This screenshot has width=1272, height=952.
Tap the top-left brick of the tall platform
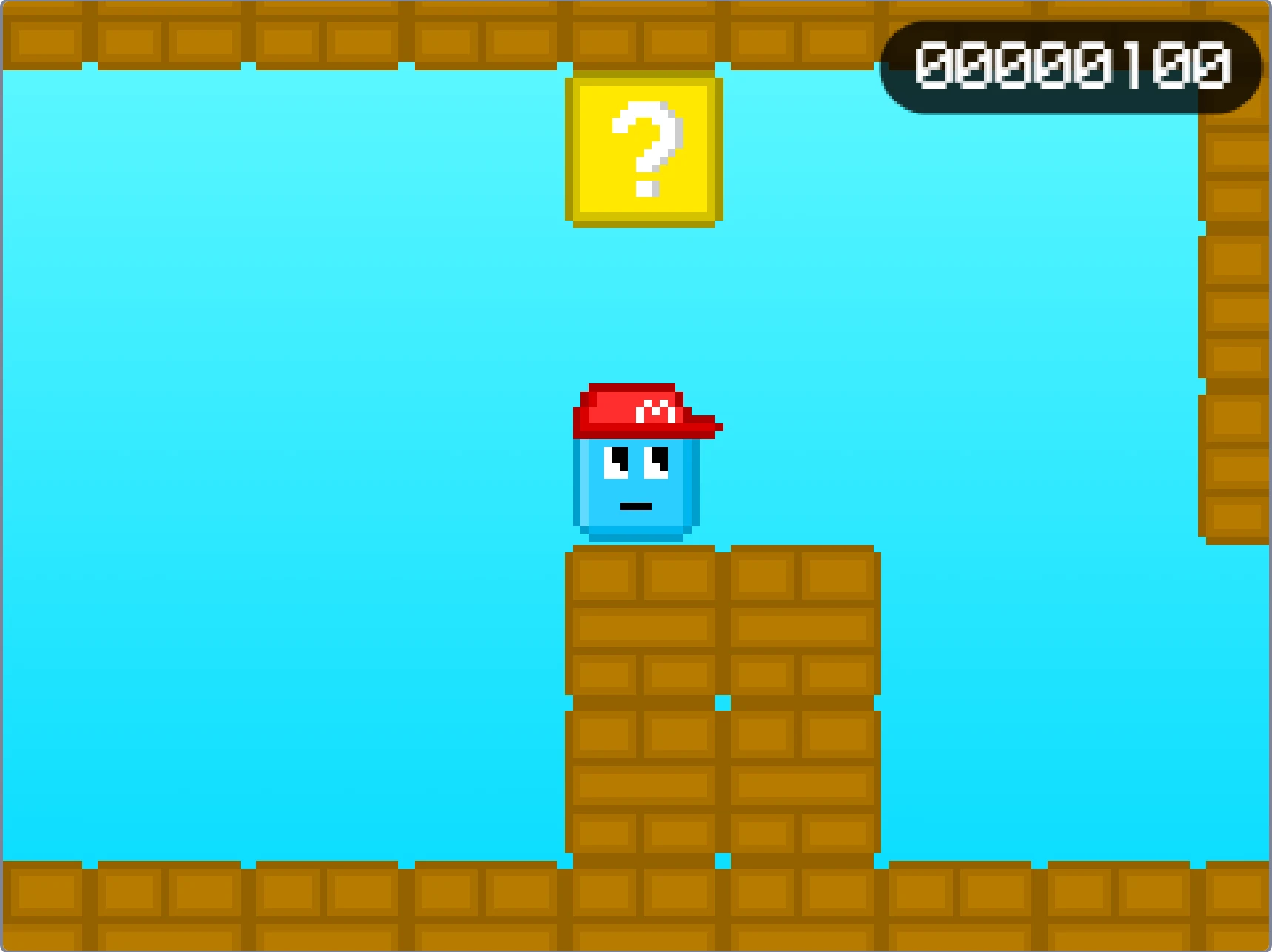(x=603, y=577)
